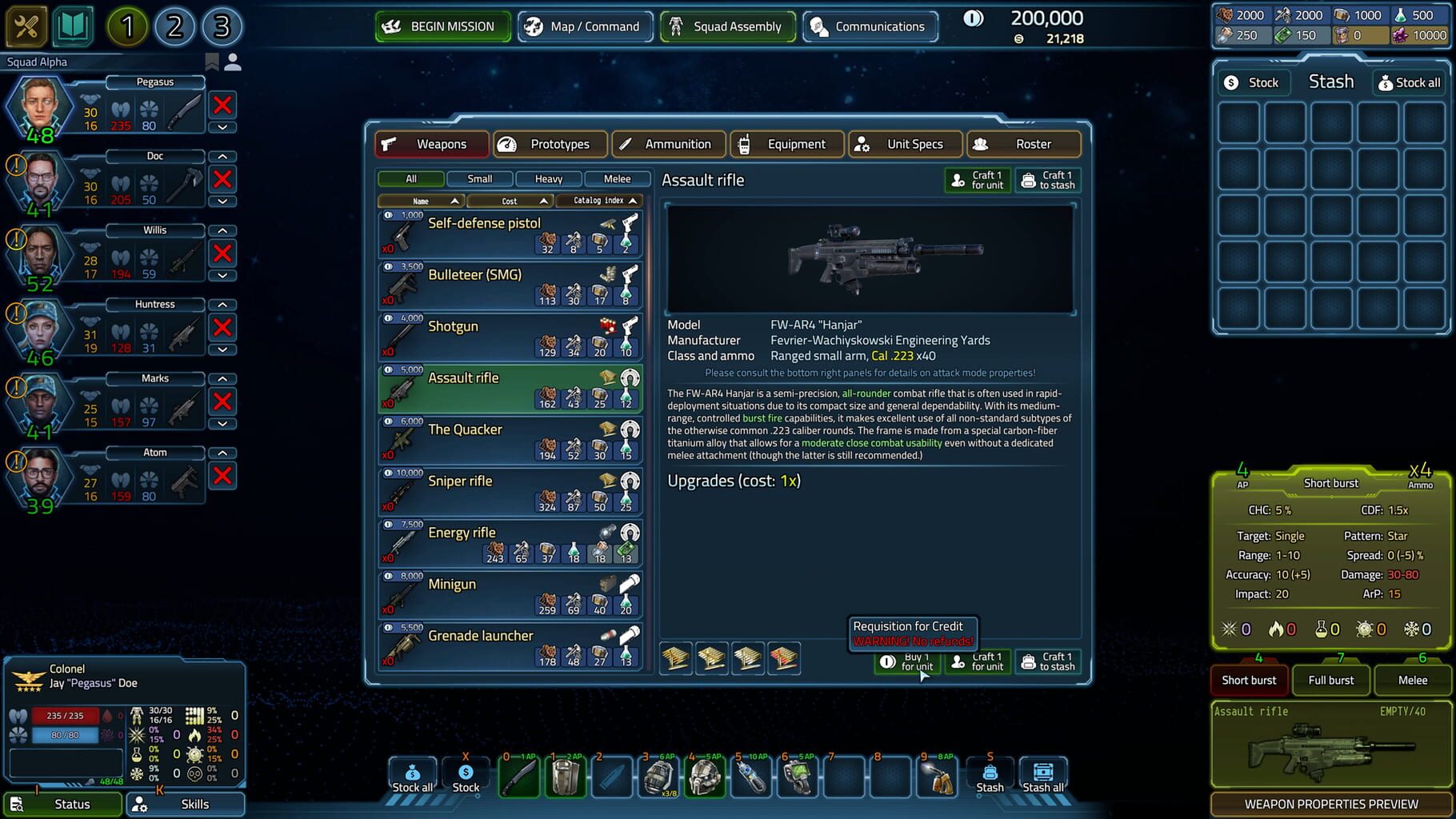Switch to the Ammunition tab
Viewport: 1456px width, 819px height.
pos(669,144)
